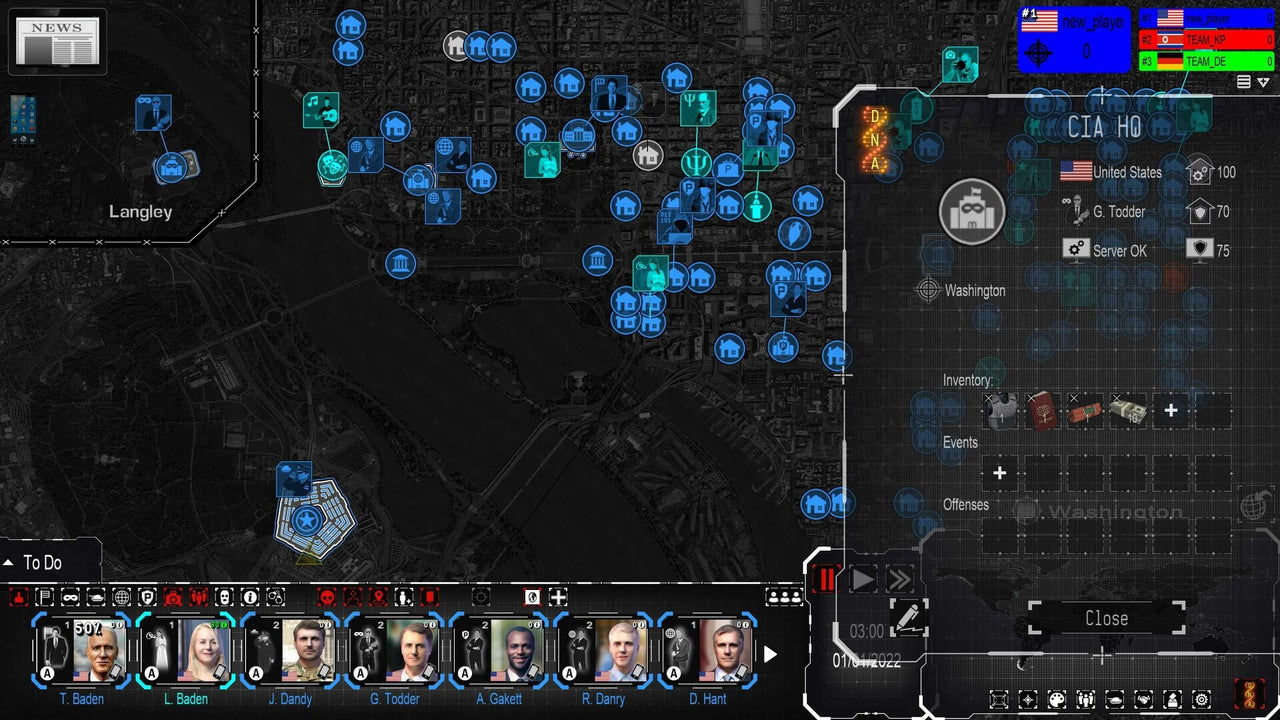
Task: Expand Events using the plus button
Action: 1000,472
